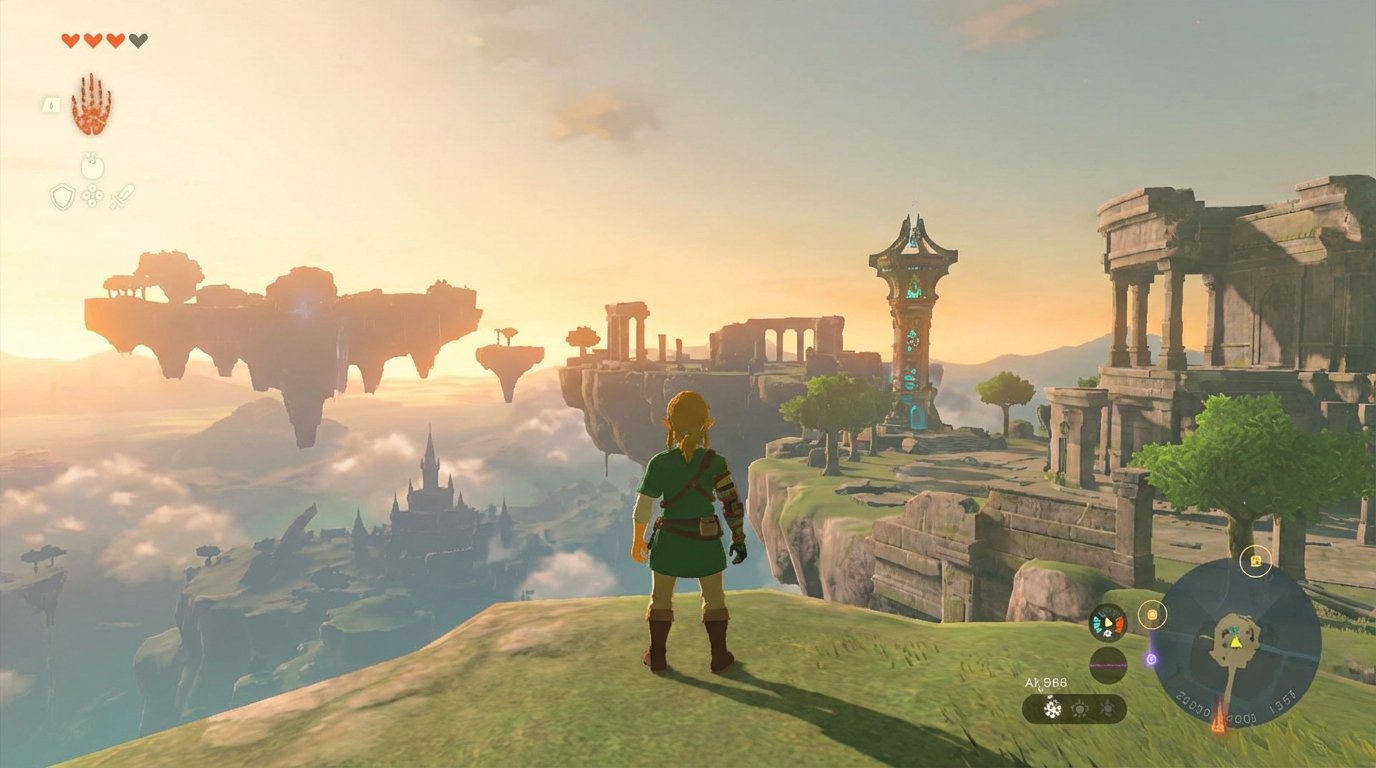Click the temperature gauge dial

1107,623
